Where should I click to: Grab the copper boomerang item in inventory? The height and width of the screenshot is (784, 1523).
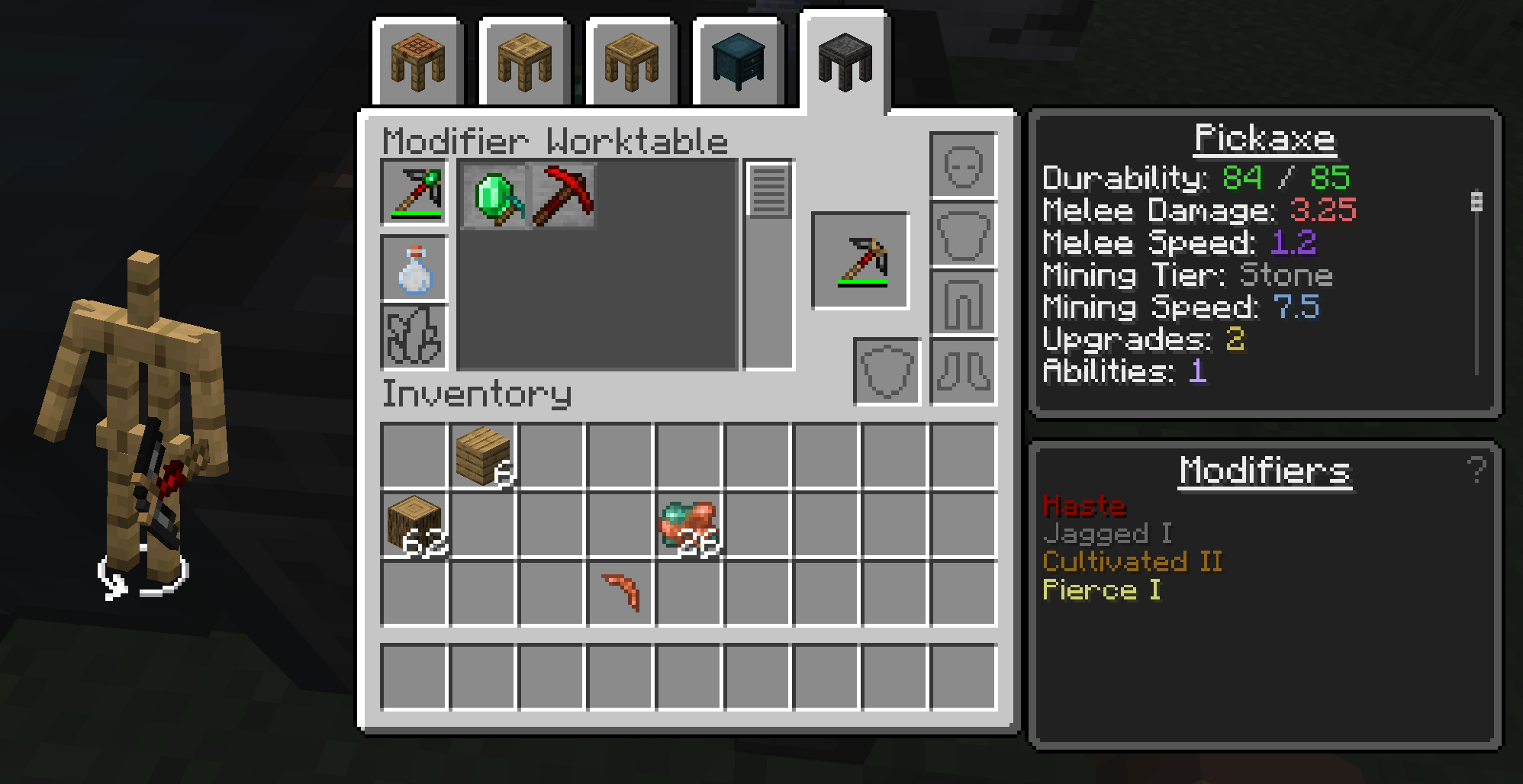tap(620, 593)
